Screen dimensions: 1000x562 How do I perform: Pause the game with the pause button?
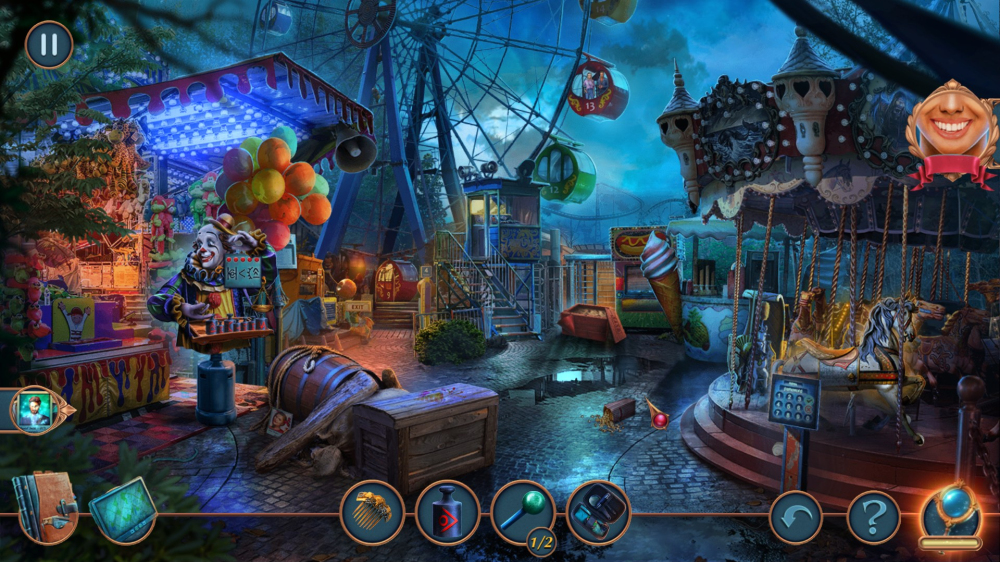point(49,44)
